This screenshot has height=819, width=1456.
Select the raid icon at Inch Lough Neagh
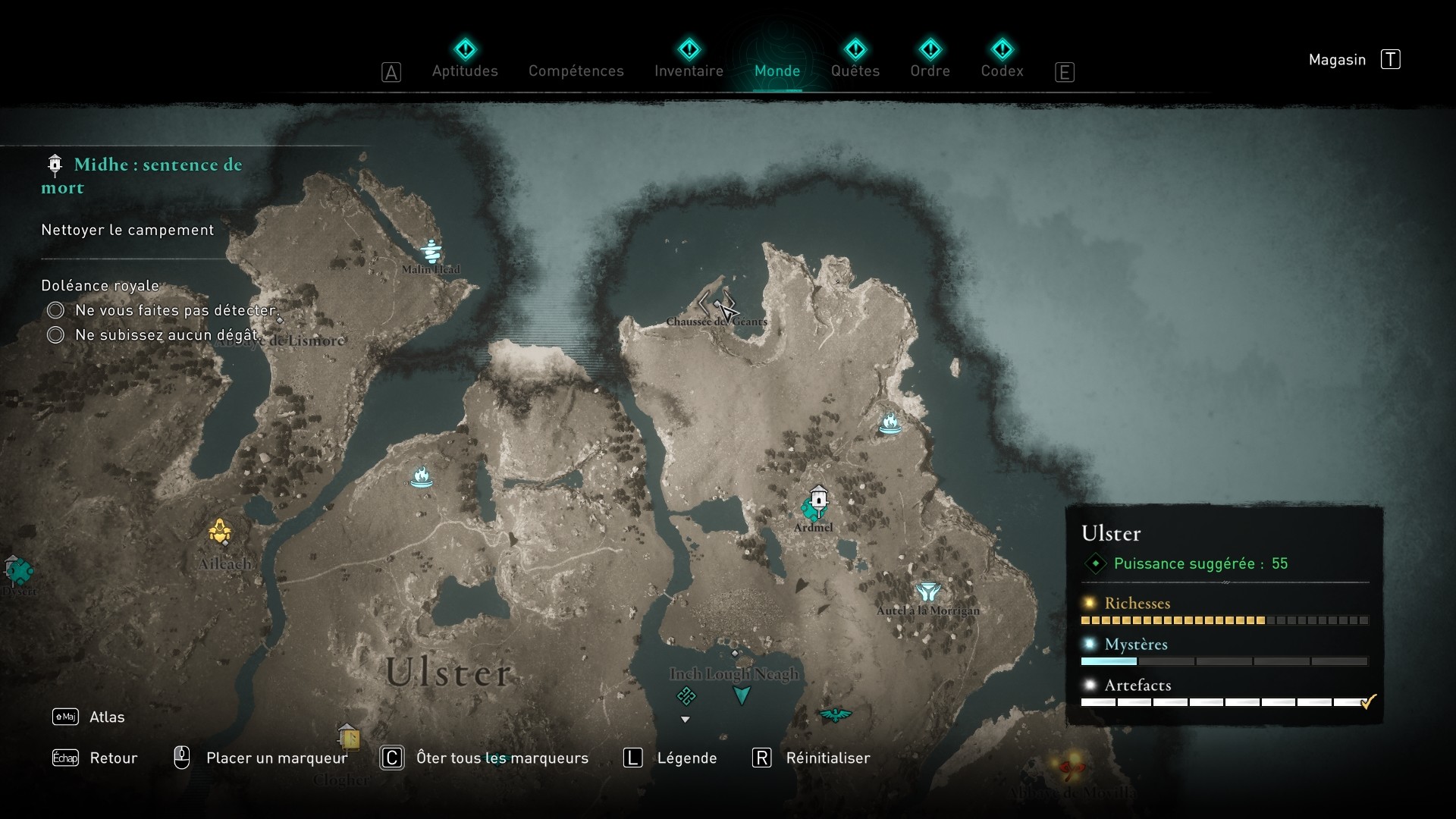pos(687,695)
